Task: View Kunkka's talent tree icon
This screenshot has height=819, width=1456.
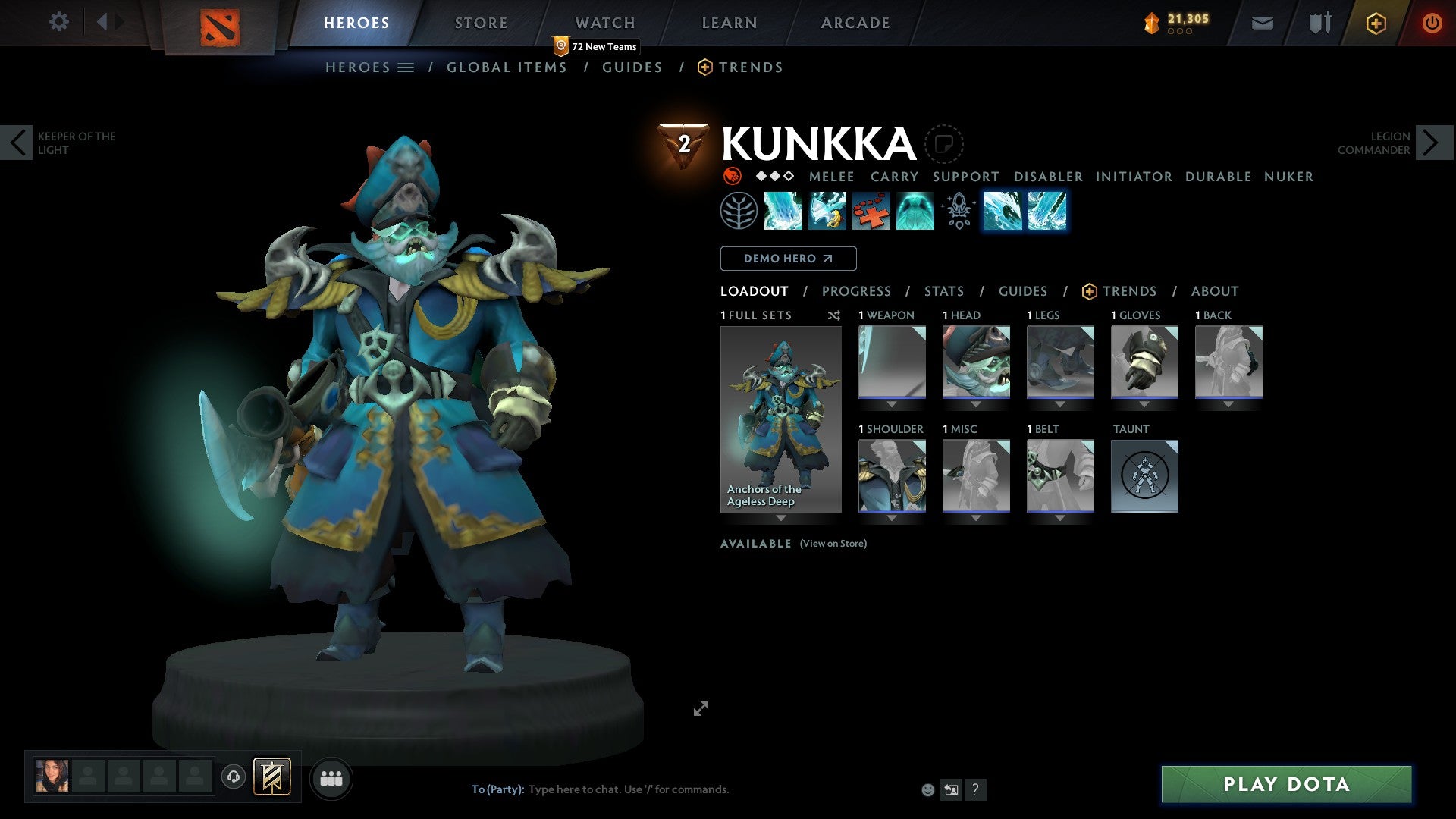Action: (738, 211)
